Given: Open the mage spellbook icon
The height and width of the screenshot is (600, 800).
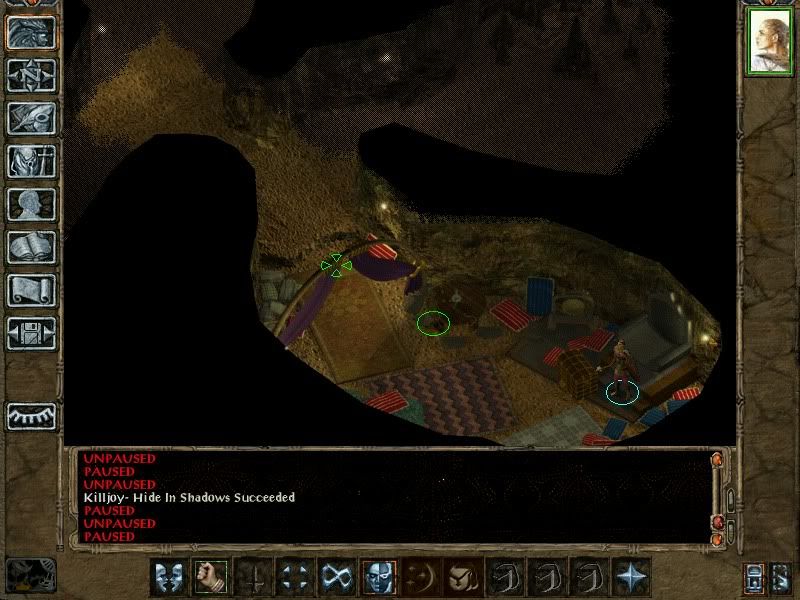Looking at the screenshot, I should [30, 247].
